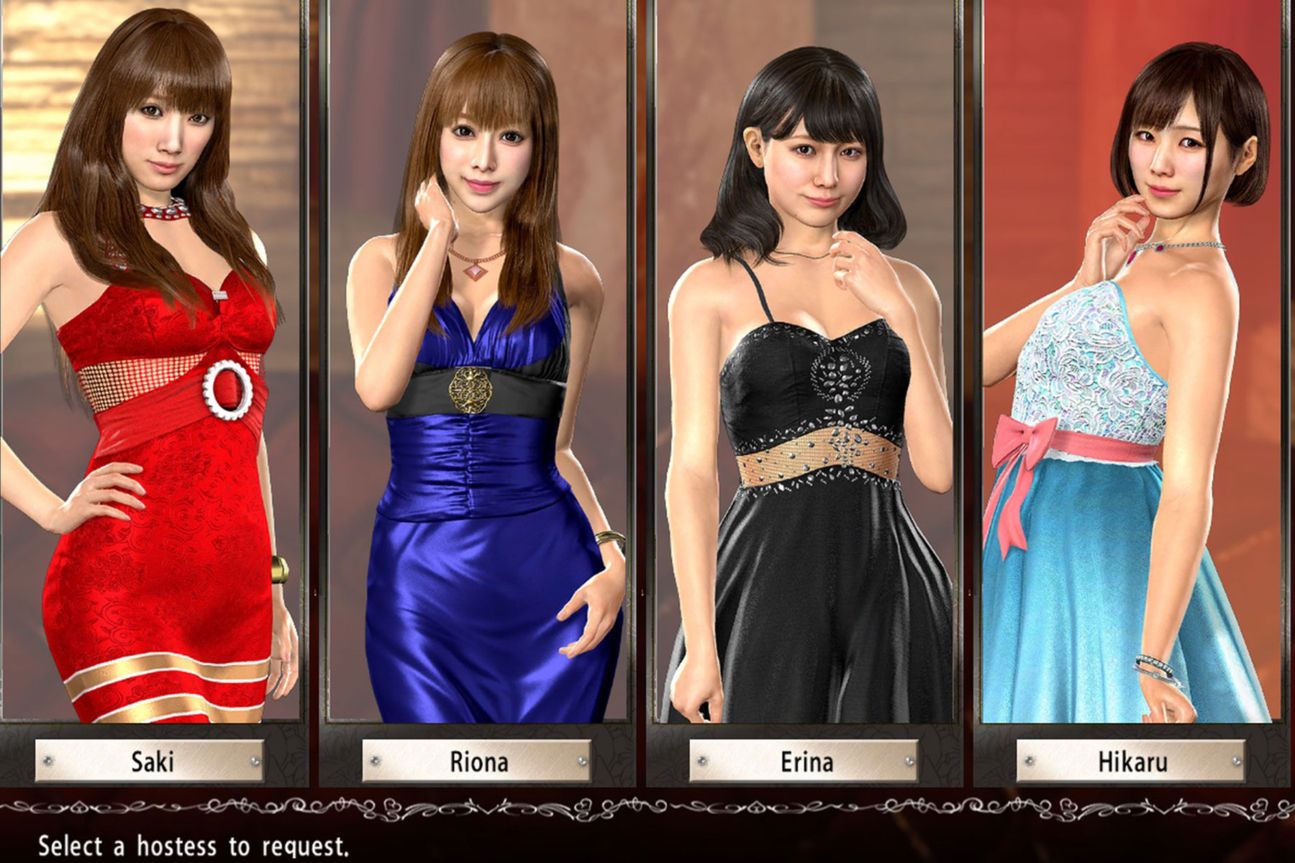Choose the Riona name plate
Image resolution: width=1295 pixels, height=863 pixels.
(x=477, y=761)
